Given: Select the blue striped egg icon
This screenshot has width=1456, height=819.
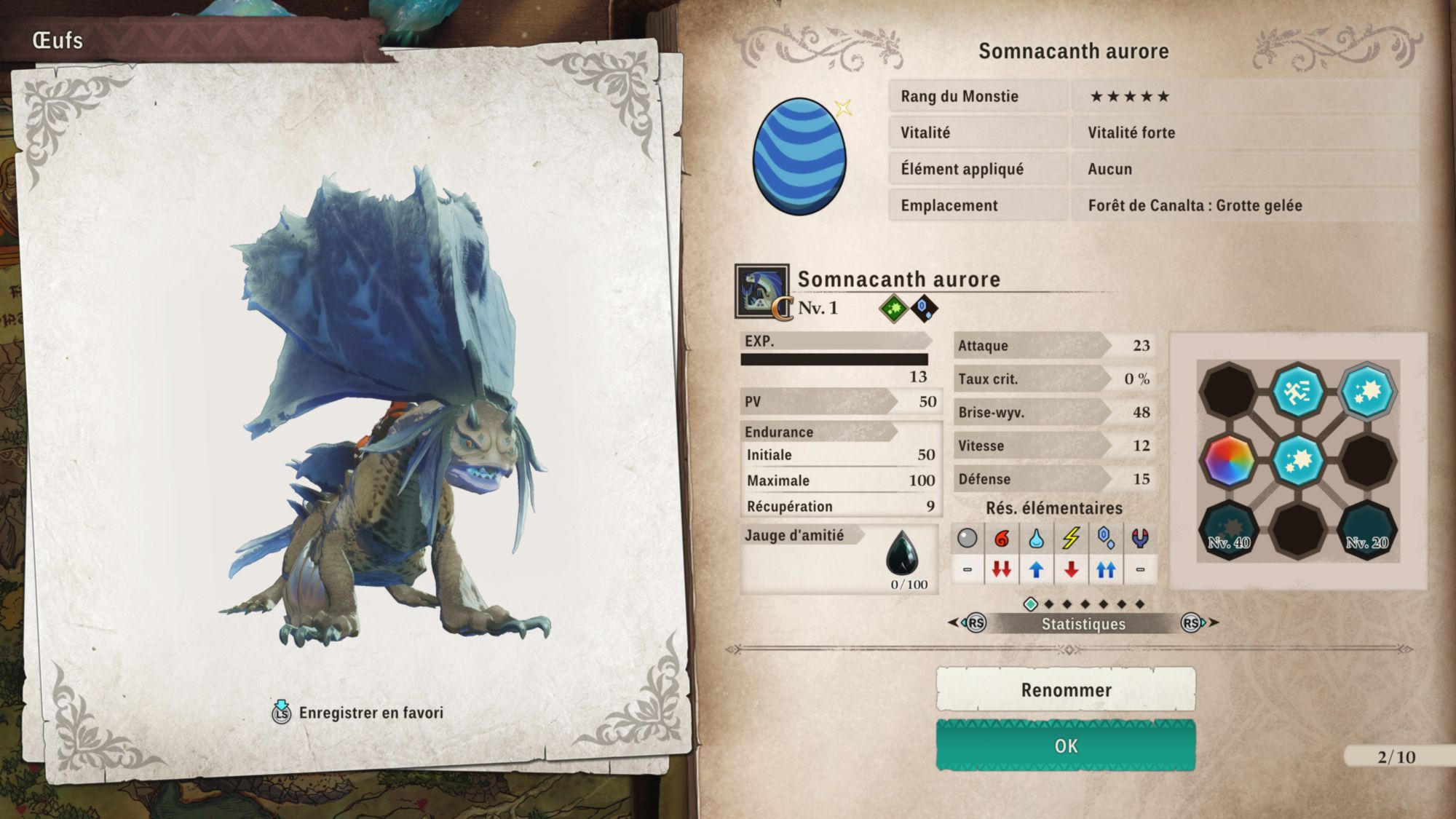Looking at the screenshot, I should [x=799, y=157].
